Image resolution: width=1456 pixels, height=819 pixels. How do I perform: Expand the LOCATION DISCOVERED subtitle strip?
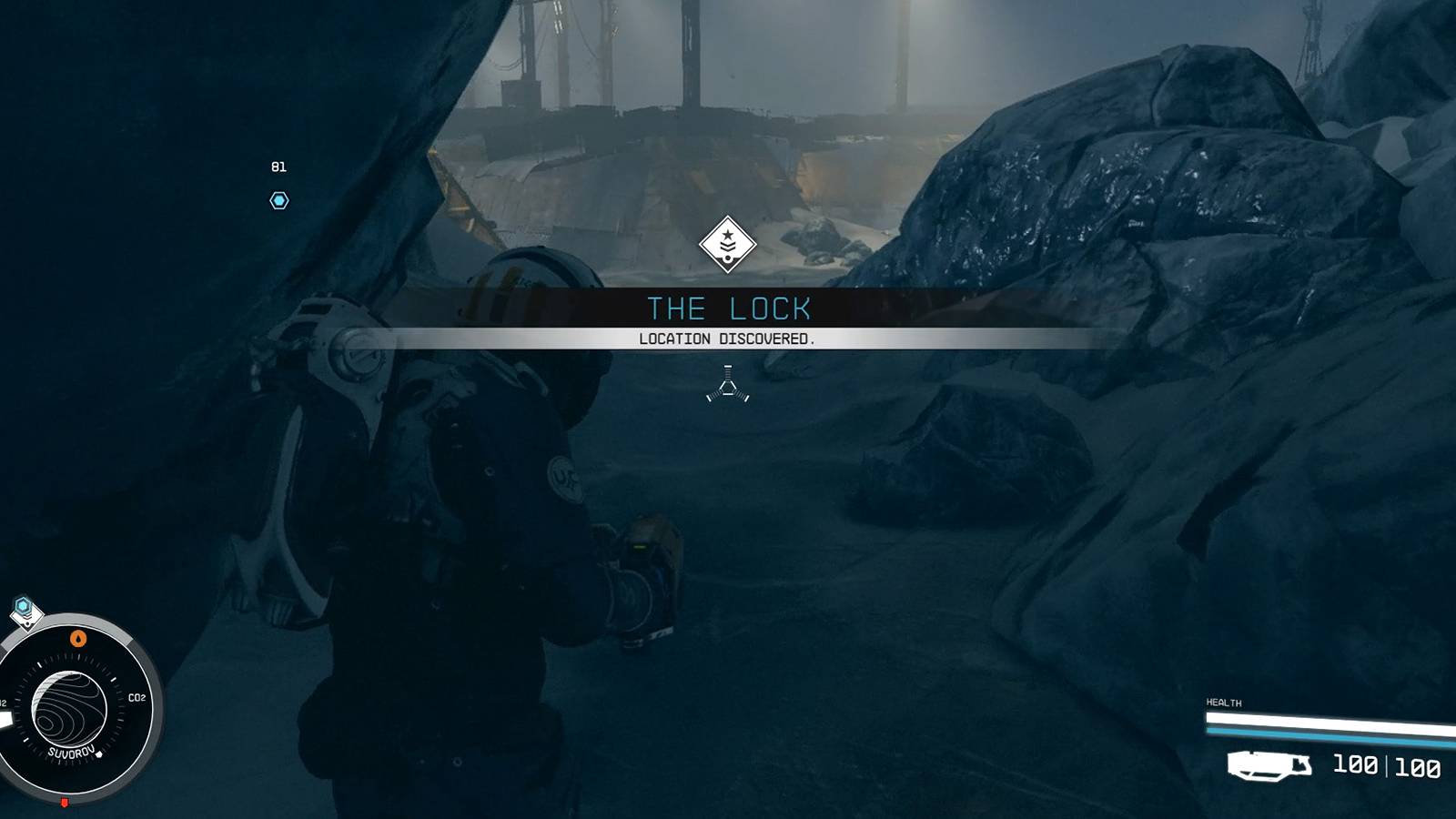tap(726, 338)
